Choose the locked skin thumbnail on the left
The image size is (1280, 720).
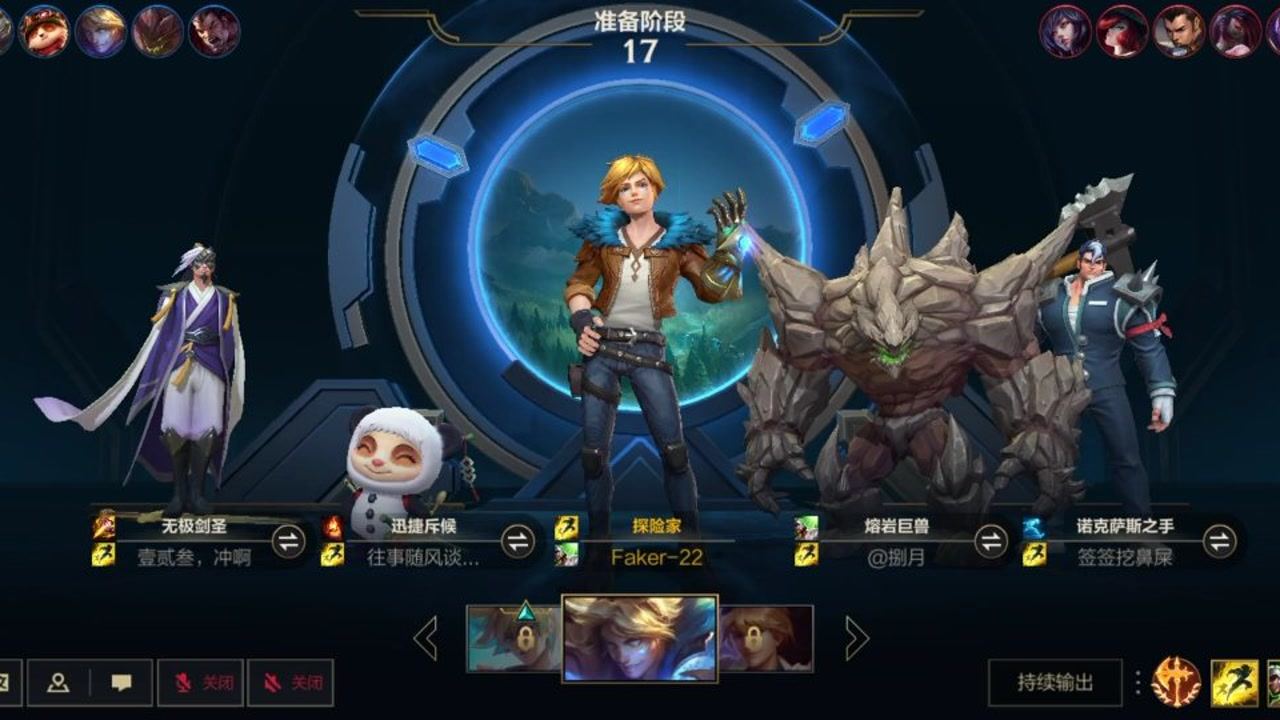513,638
